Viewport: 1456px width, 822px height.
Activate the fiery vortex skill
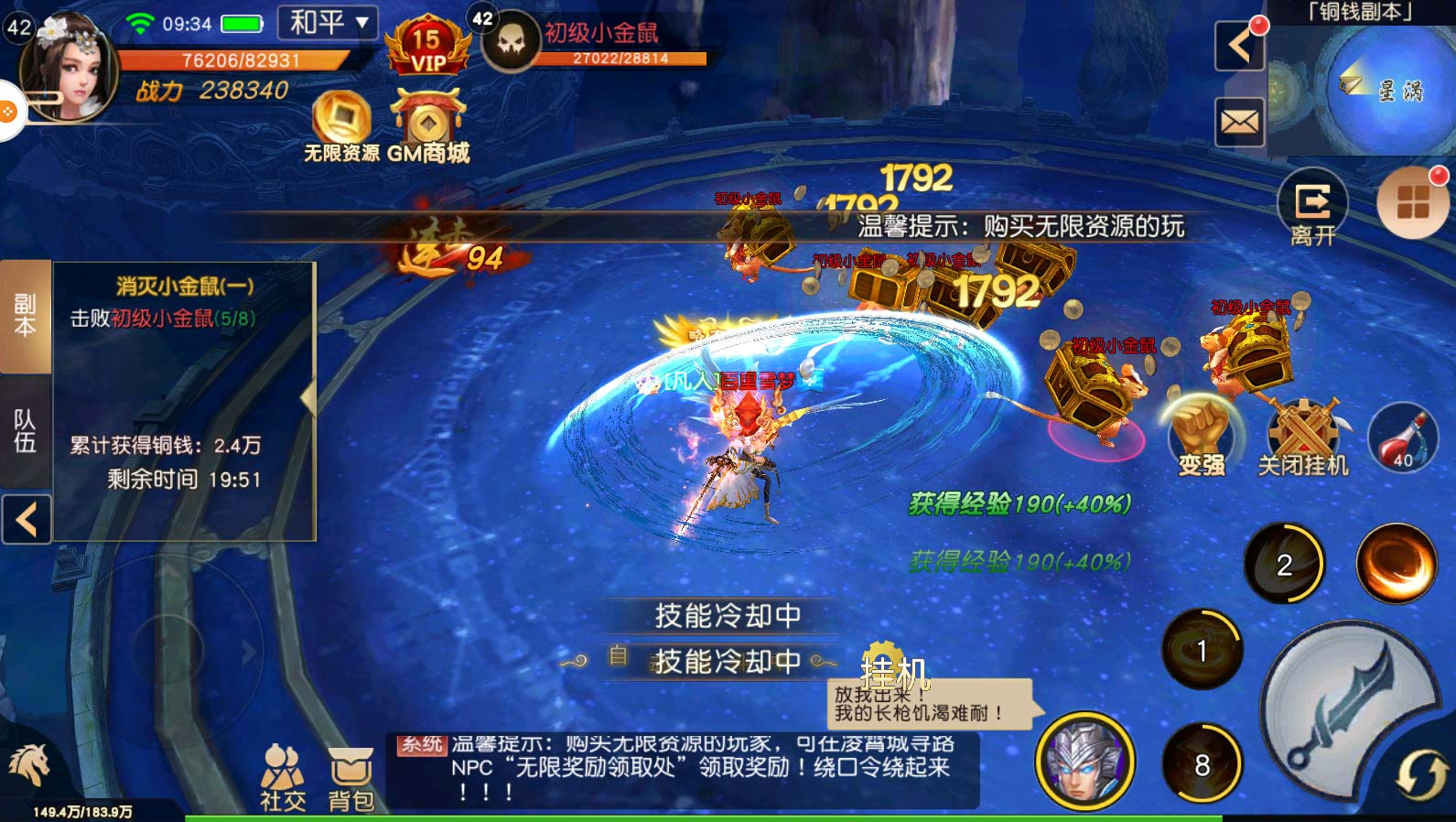pos(1396,563)
